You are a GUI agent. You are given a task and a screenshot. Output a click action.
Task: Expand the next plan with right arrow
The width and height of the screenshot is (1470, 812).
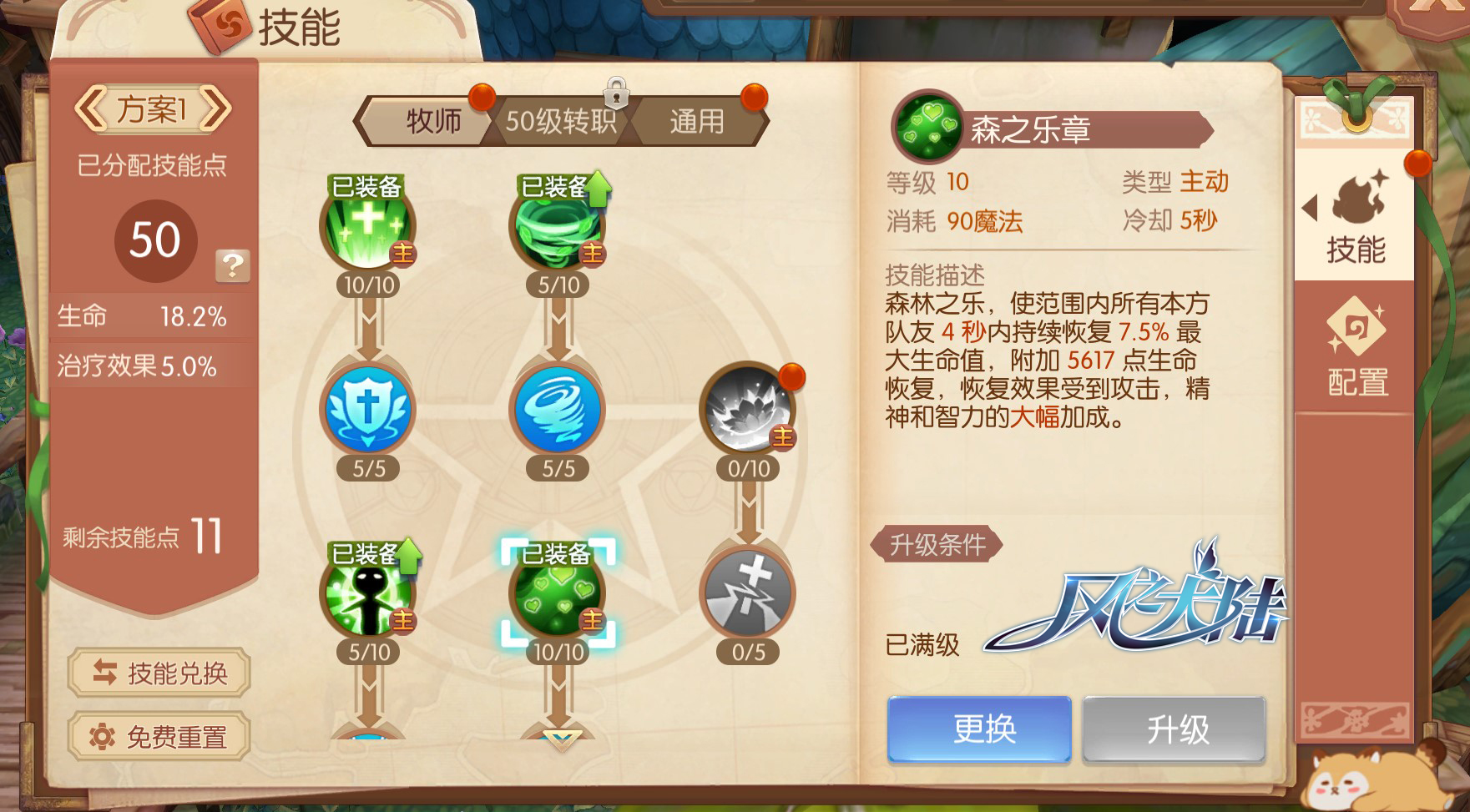click(x=219, y=107)
